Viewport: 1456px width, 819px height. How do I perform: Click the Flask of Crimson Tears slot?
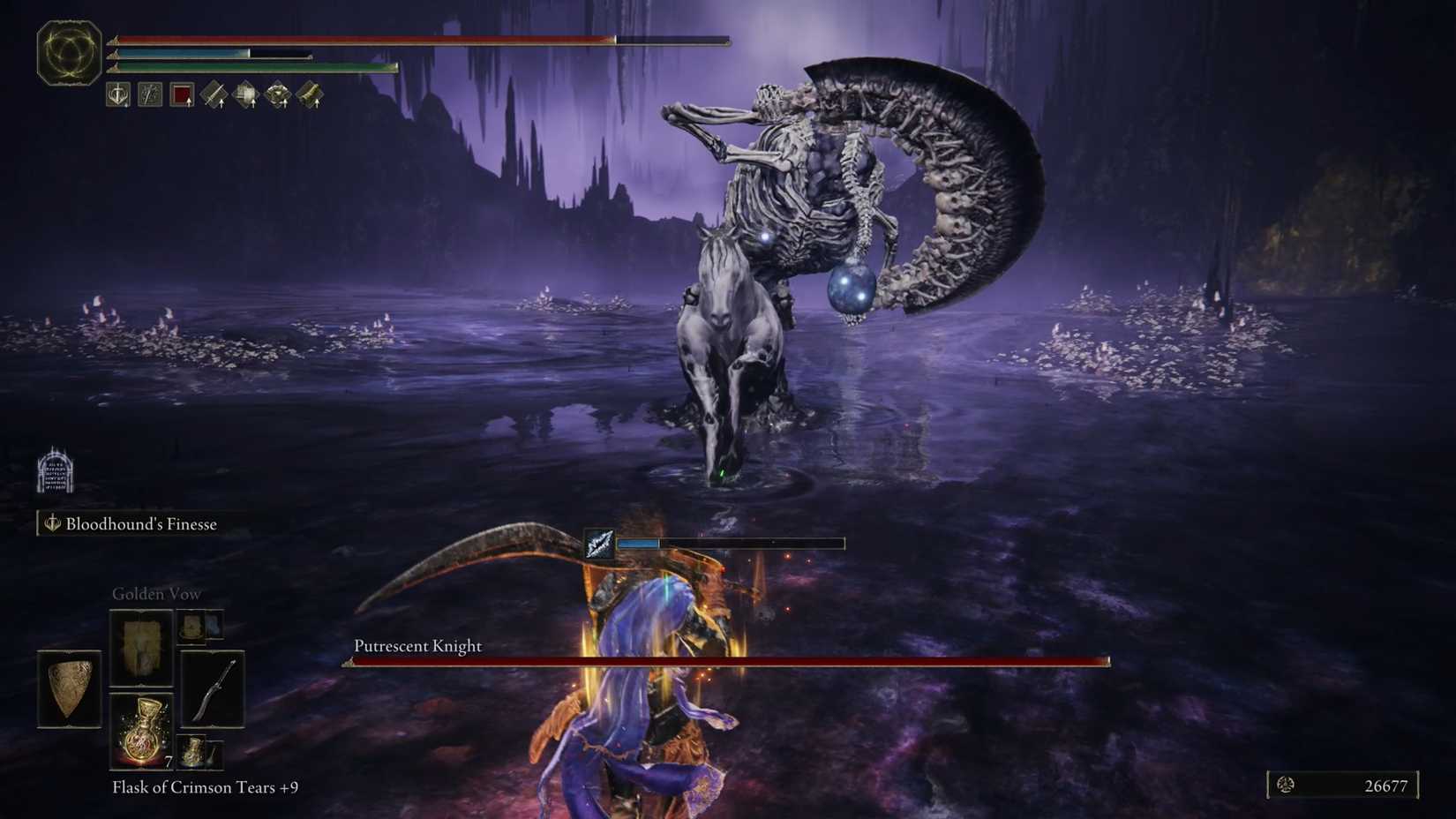click(x=141, y=731)
